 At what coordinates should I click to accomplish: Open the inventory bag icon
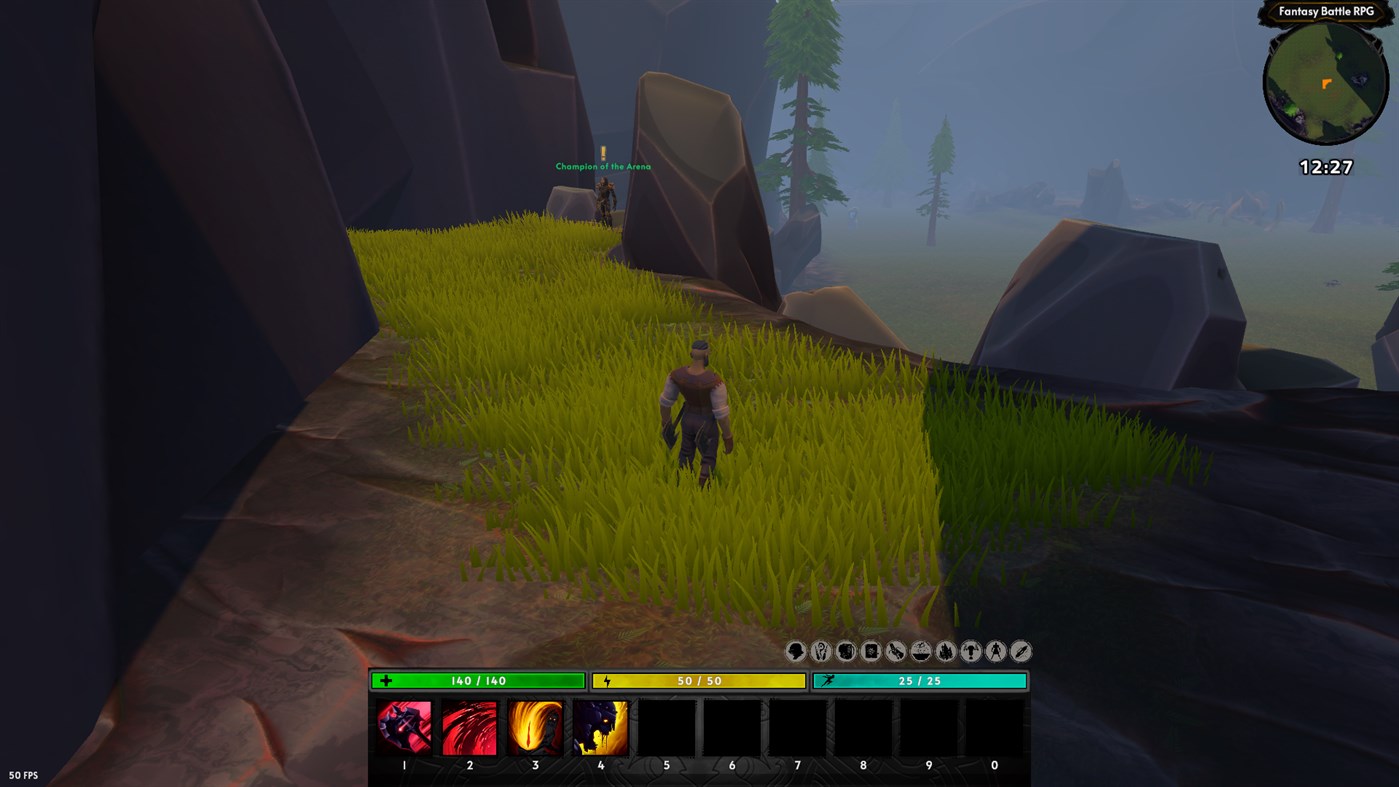point(845,651)
